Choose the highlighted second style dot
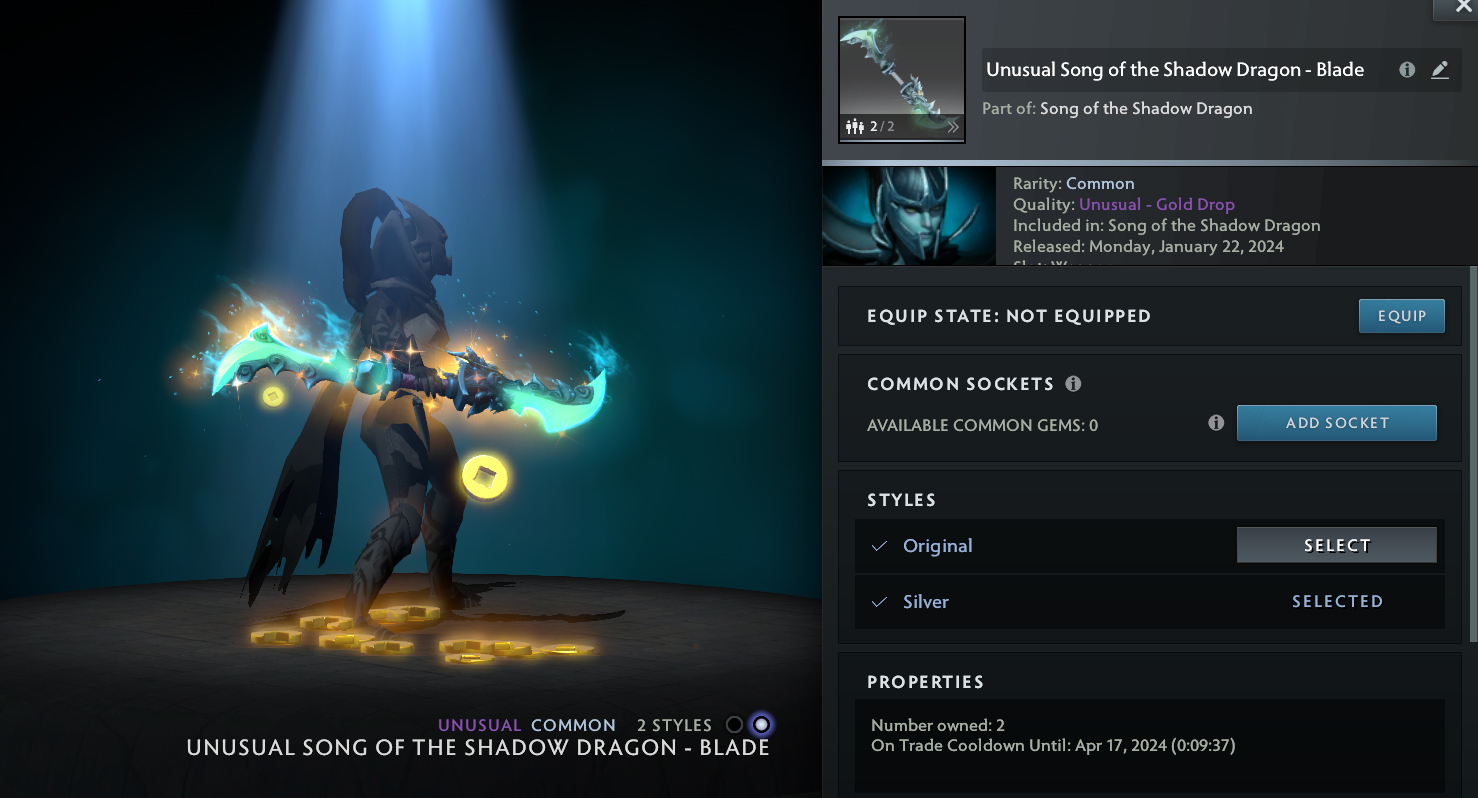1478x798 pixels. coord(762,725)
